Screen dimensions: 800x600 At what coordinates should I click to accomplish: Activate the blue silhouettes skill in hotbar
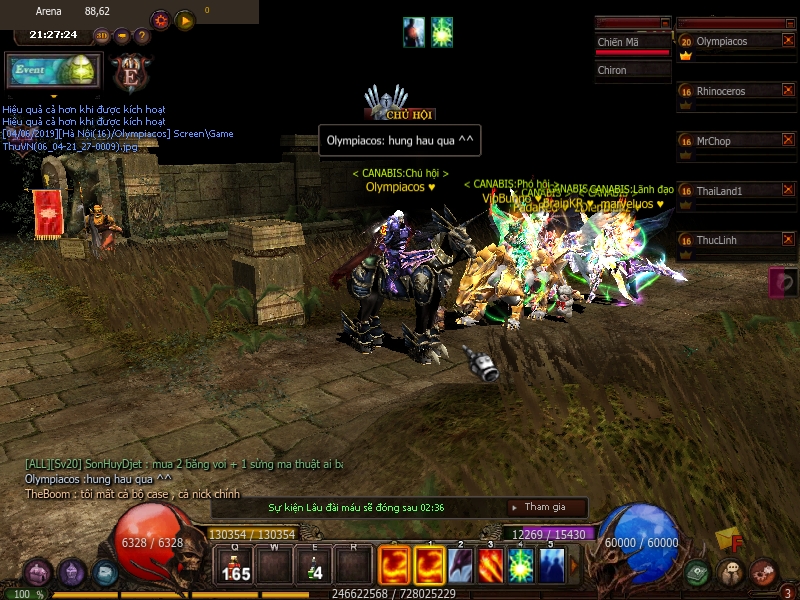(x=551, y=565)
